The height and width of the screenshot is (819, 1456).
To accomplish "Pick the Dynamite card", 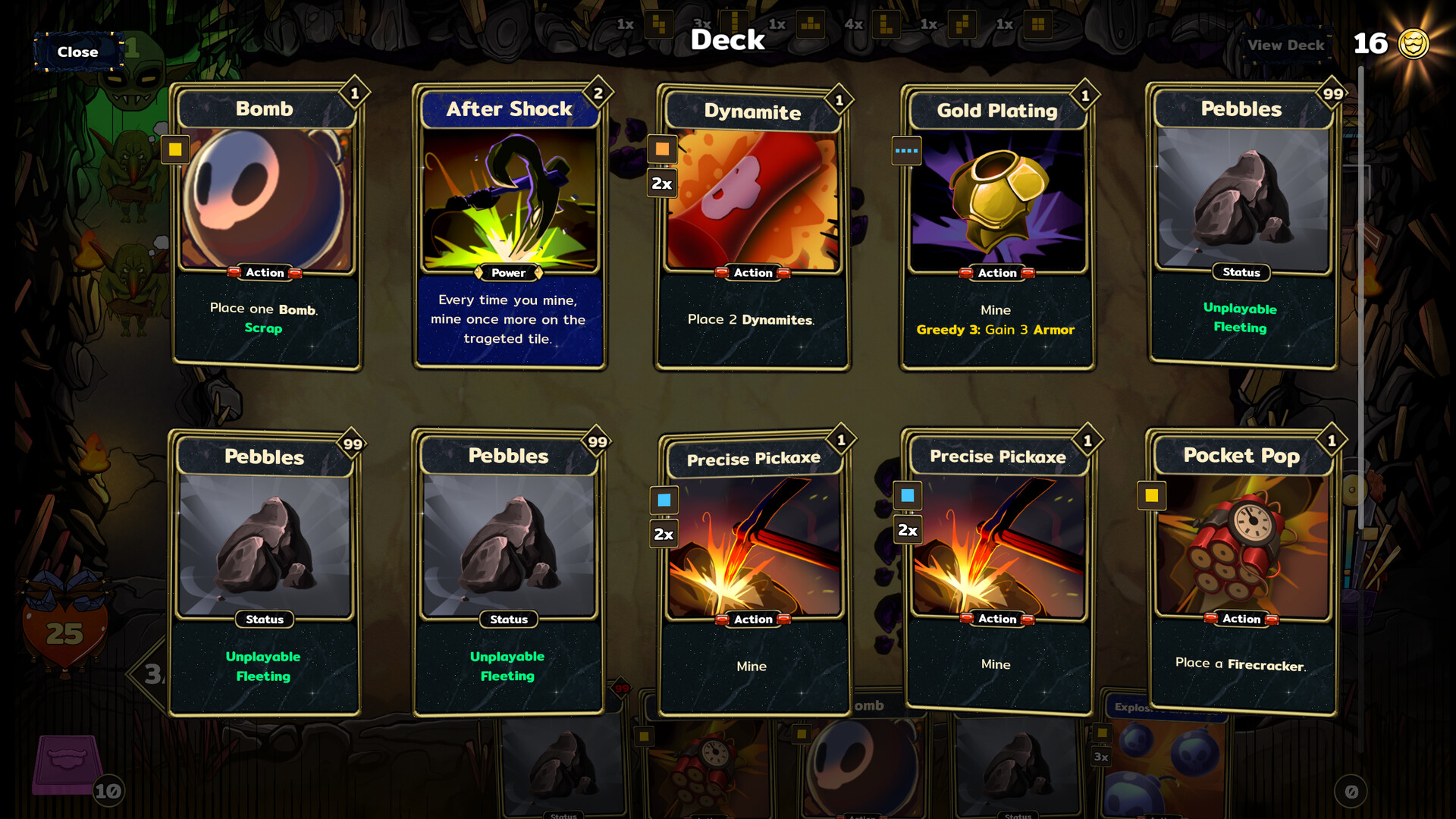I will click(753, 227).
